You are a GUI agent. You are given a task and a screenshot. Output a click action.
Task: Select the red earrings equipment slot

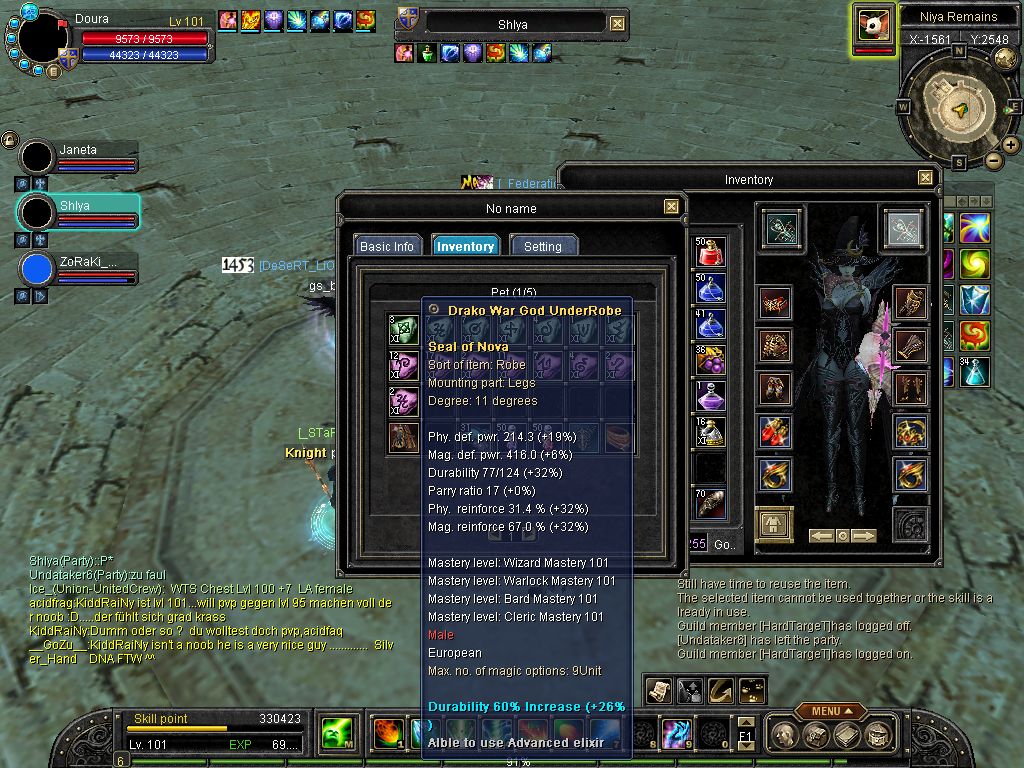[x=775, y=433]
